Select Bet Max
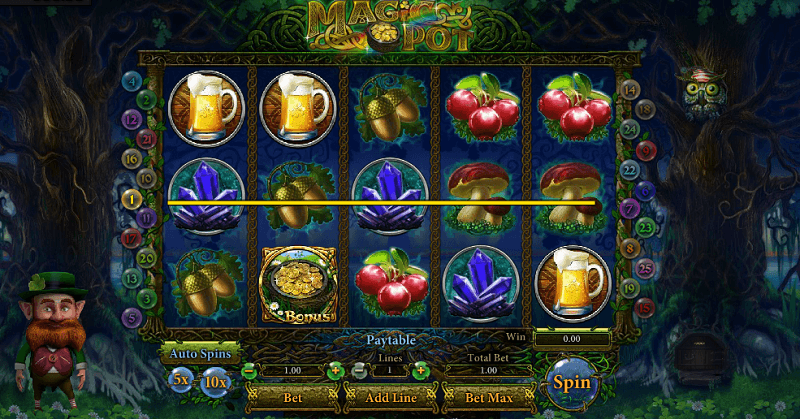800x419 pixels. (x=488, y=398)
